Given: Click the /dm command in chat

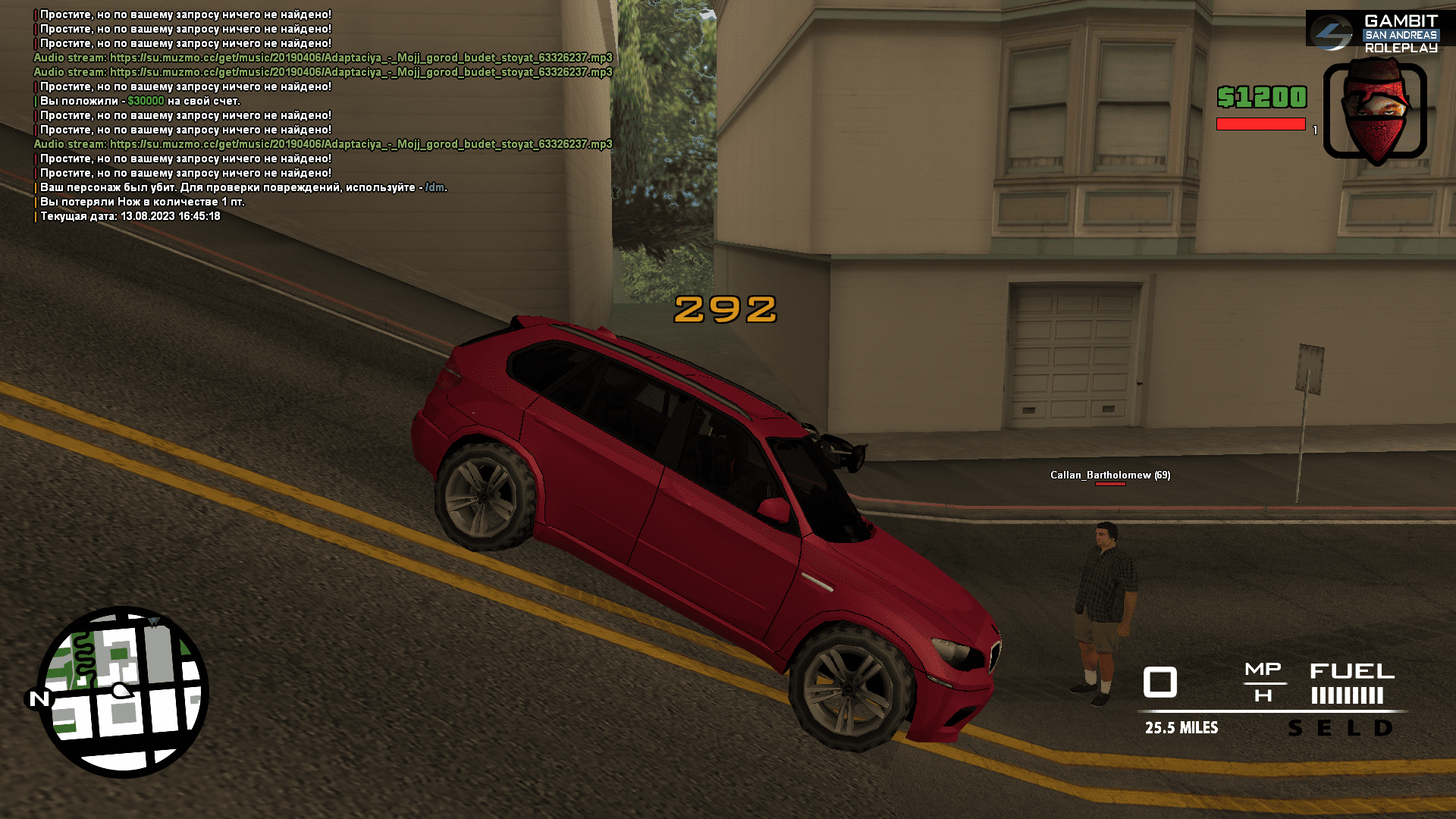Looking at the screenshot, I should (435, 187).
